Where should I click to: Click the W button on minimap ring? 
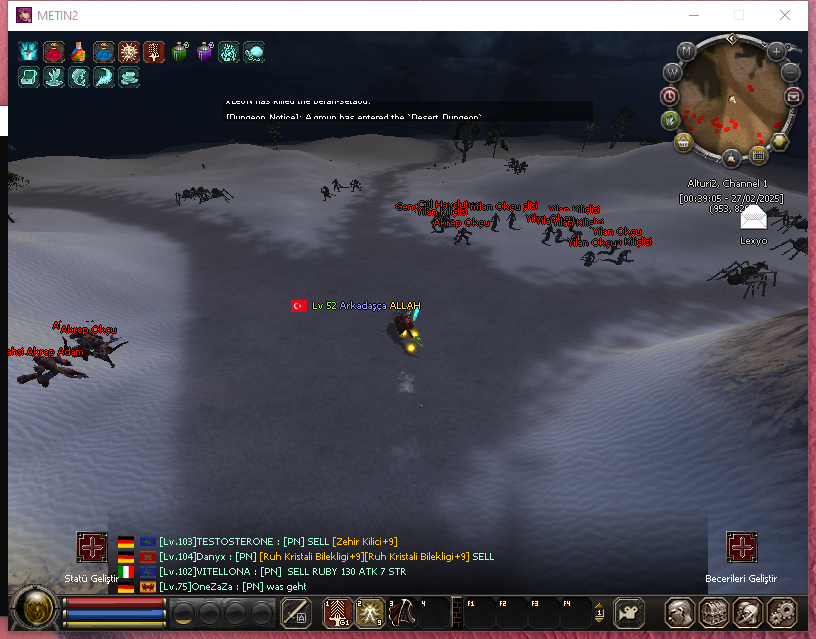click(x=672, y=72)
